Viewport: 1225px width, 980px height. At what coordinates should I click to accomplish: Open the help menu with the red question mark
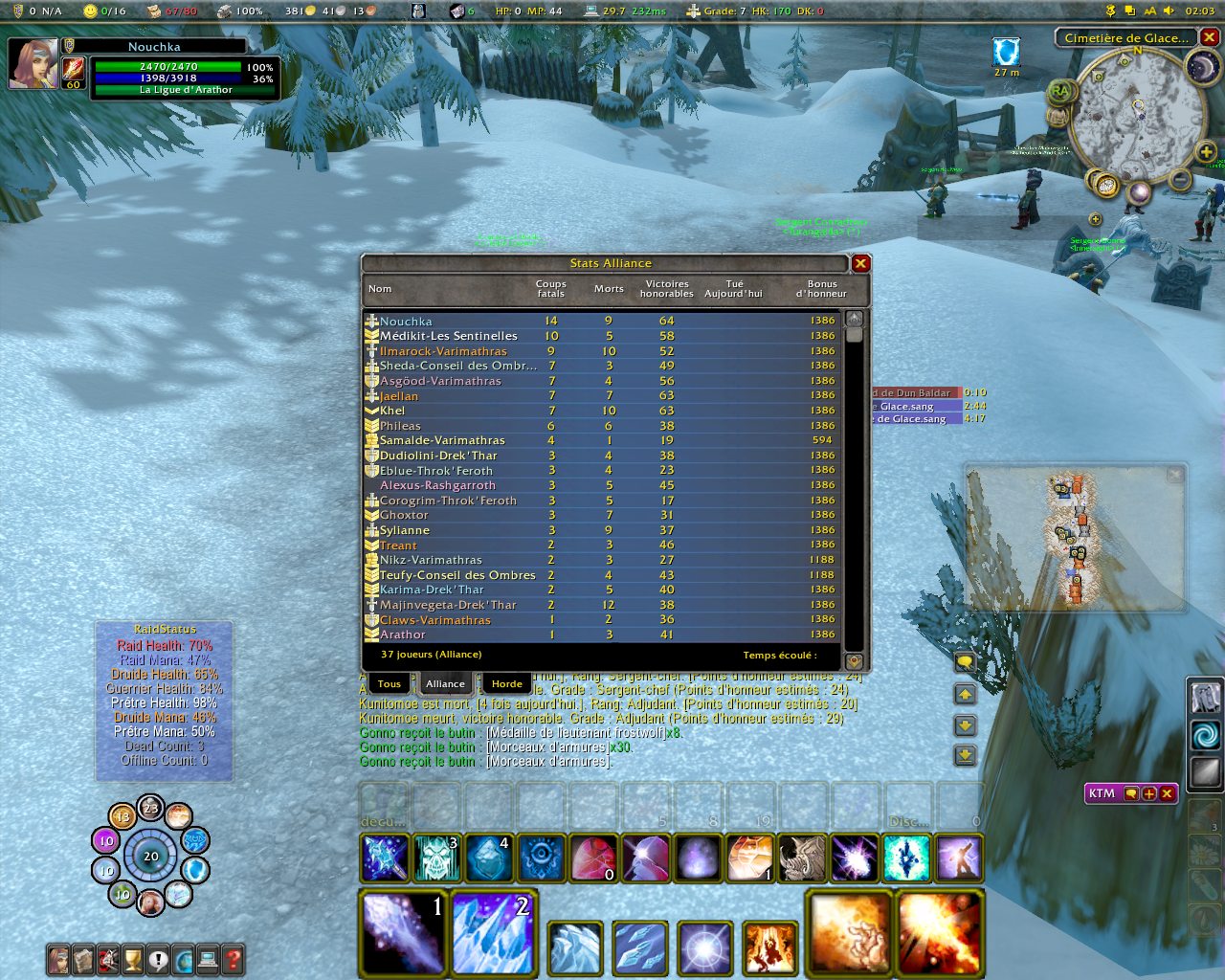click(232, 959)
